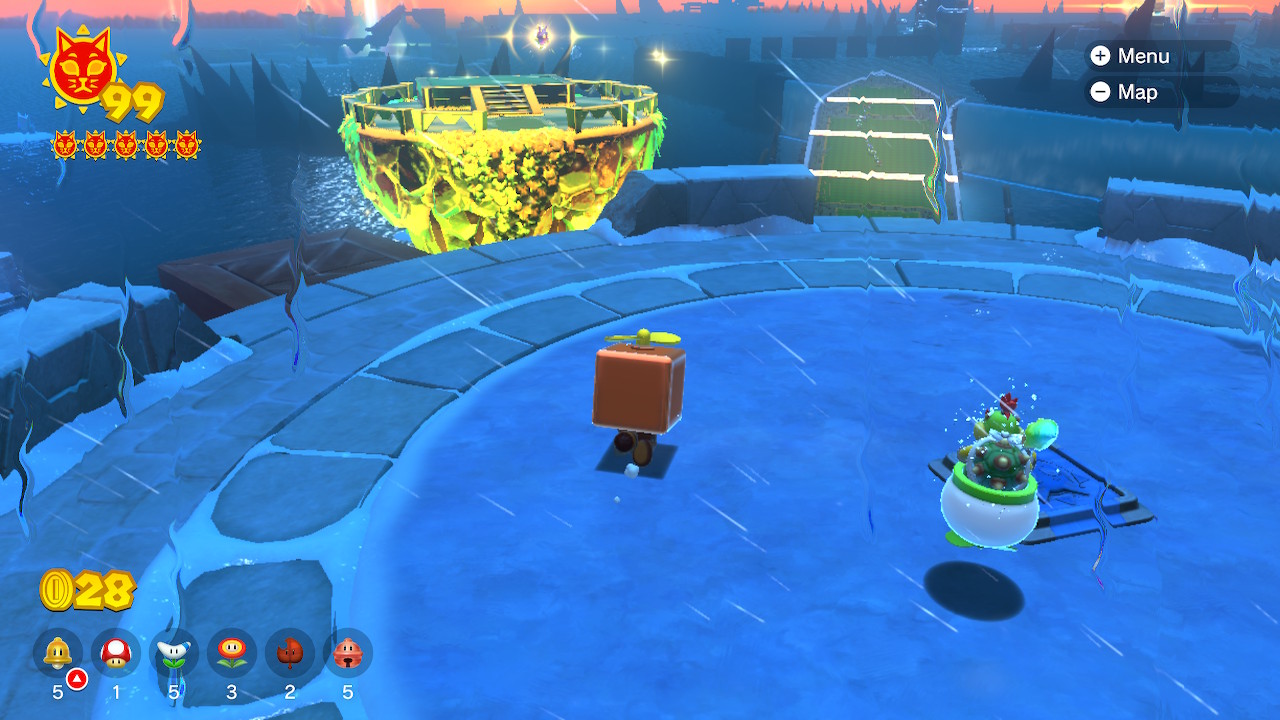The height and width of the screenshot is (720, 1280).
Task: Select the Boomerang Flower item
Action: [174, 653]
